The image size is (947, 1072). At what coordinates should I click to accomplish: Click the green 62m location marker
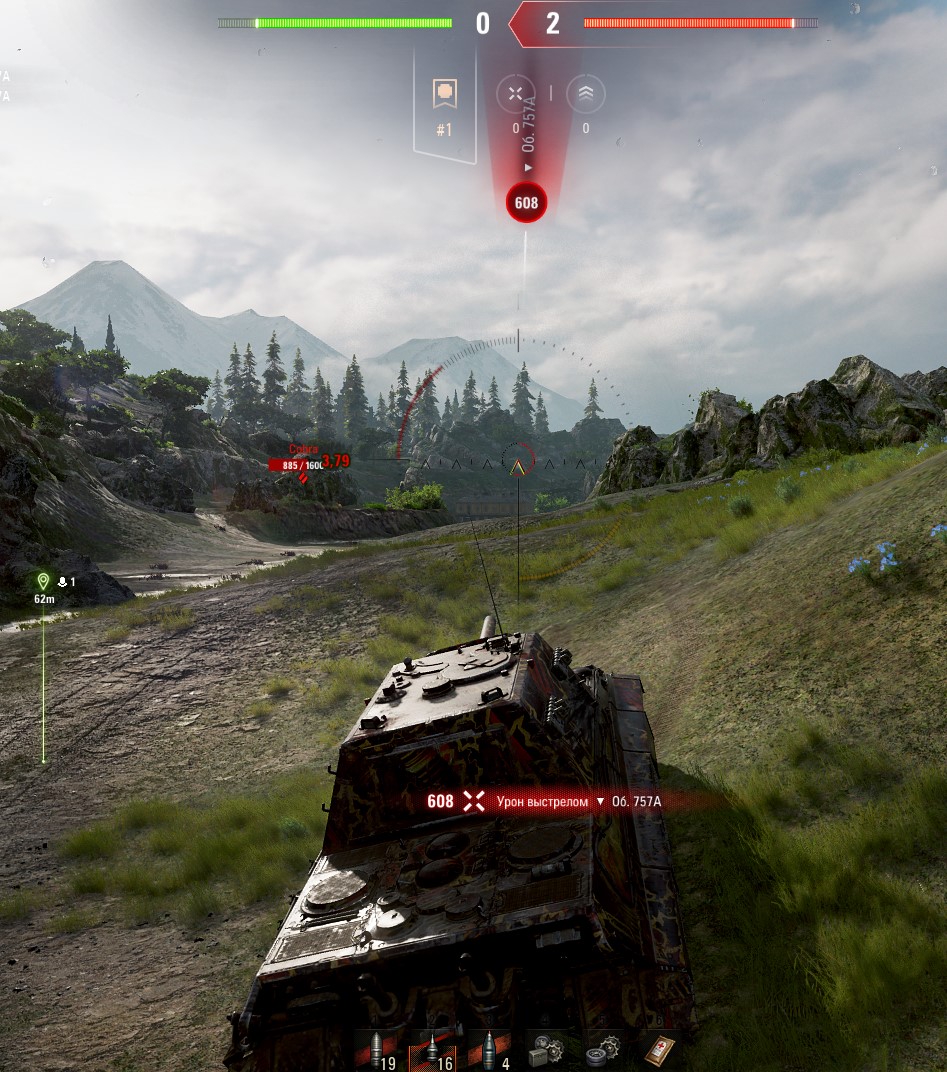[43, 582]
